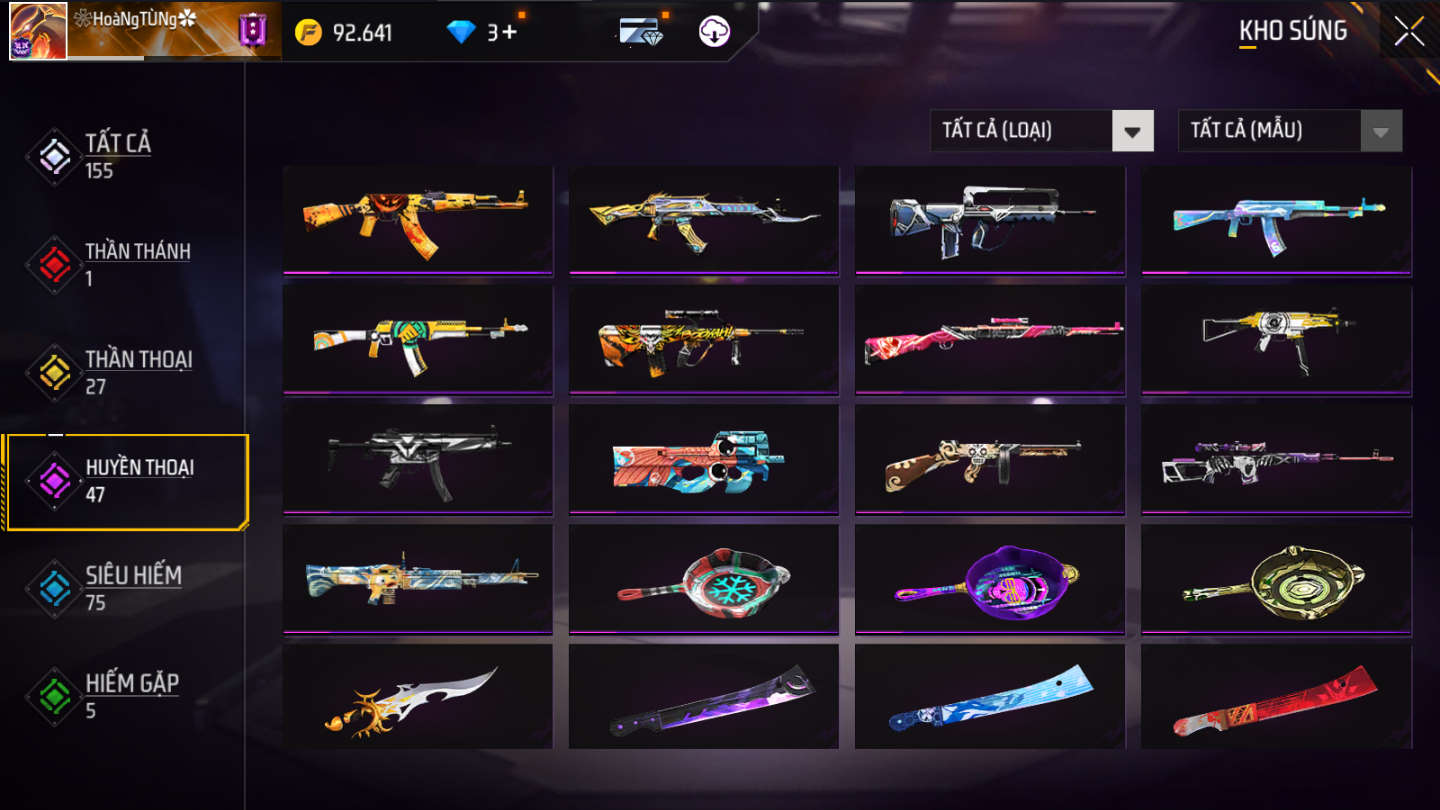Screen dimensions: 1440x810
Task: Select the red machete skin
Action: pyautogui.click(x=1276, y=697)
